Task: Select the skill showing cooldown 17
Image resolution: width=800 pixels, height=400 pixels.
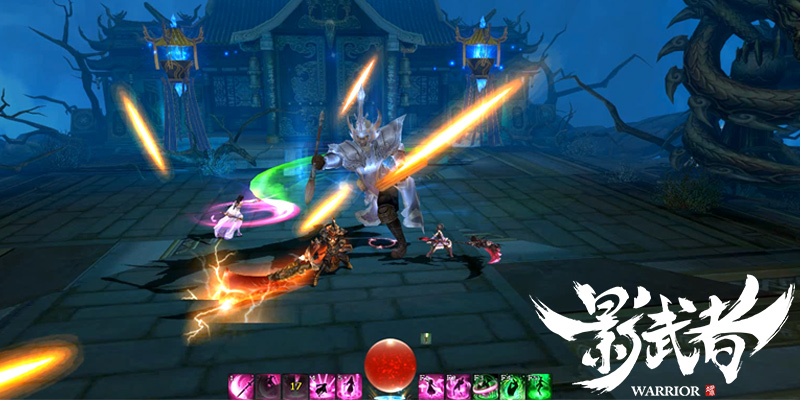Action: pos(295,385)
